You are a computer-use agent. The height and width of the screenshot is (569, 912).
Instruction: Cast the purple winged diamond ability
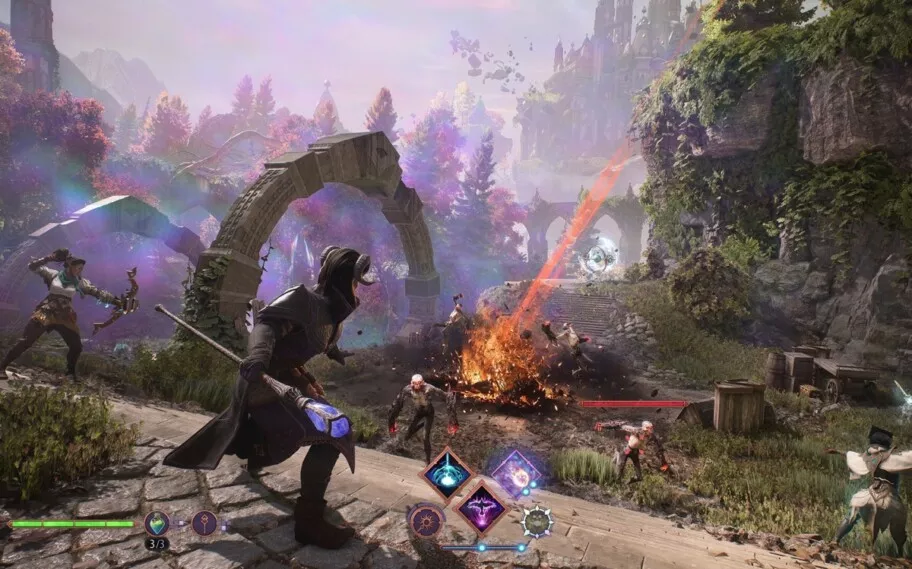[x=482, y=506]
